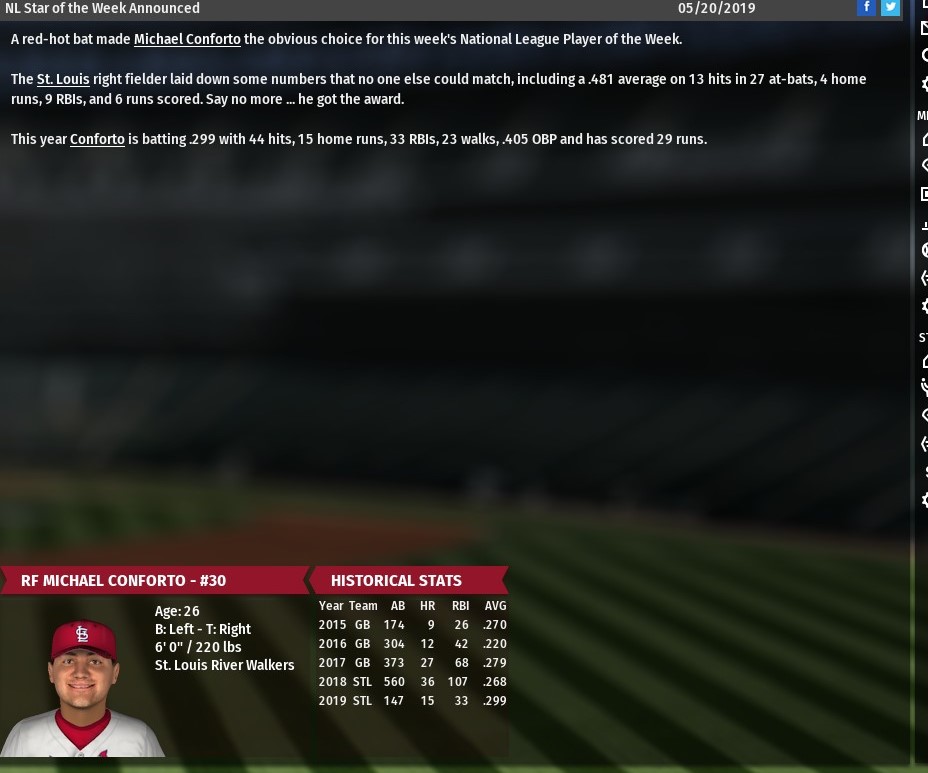Share the news on Facebook
Screen dimensions: 928x773
866,8
